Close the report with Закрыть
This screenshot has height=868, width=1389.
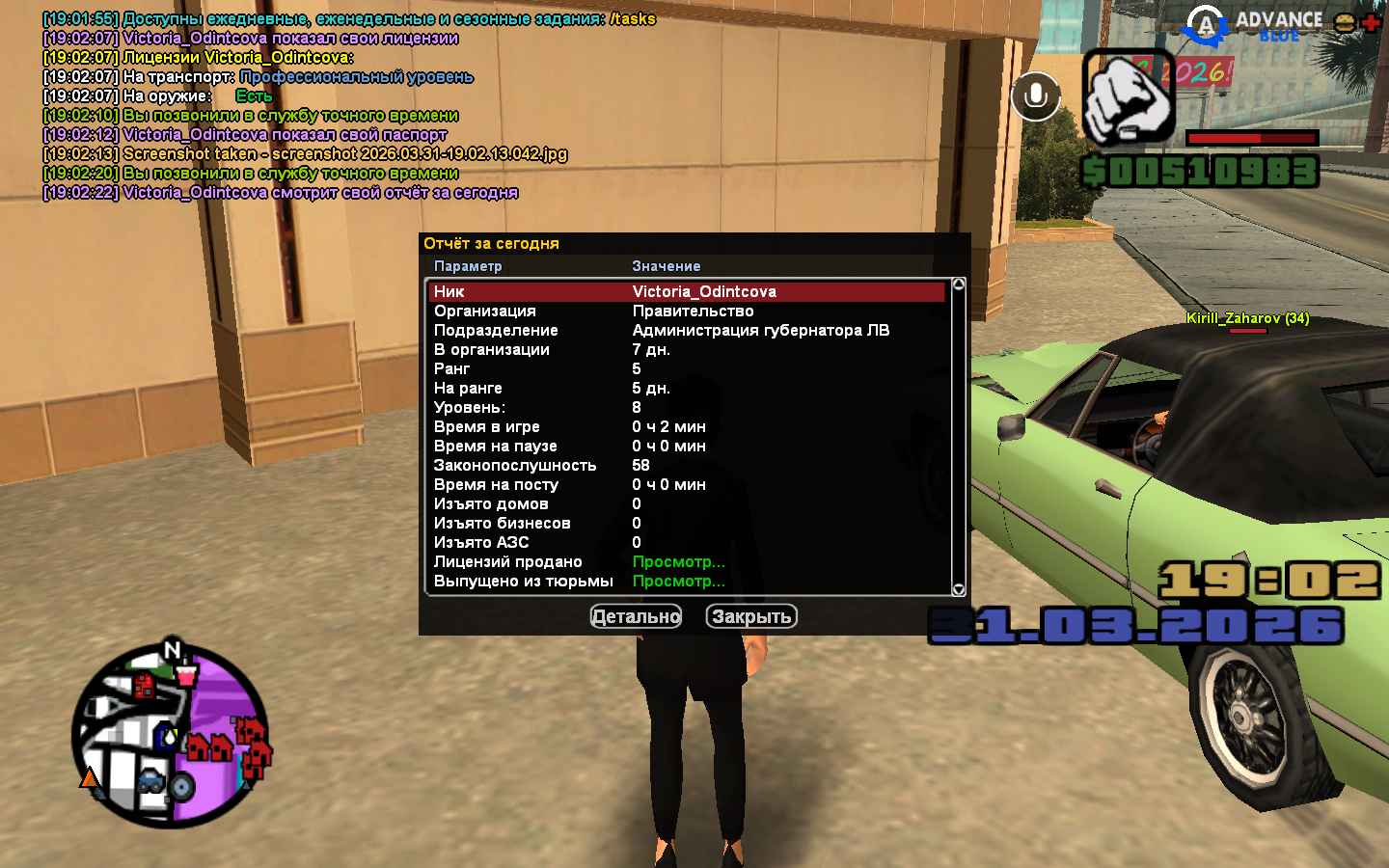pos(751,616)
